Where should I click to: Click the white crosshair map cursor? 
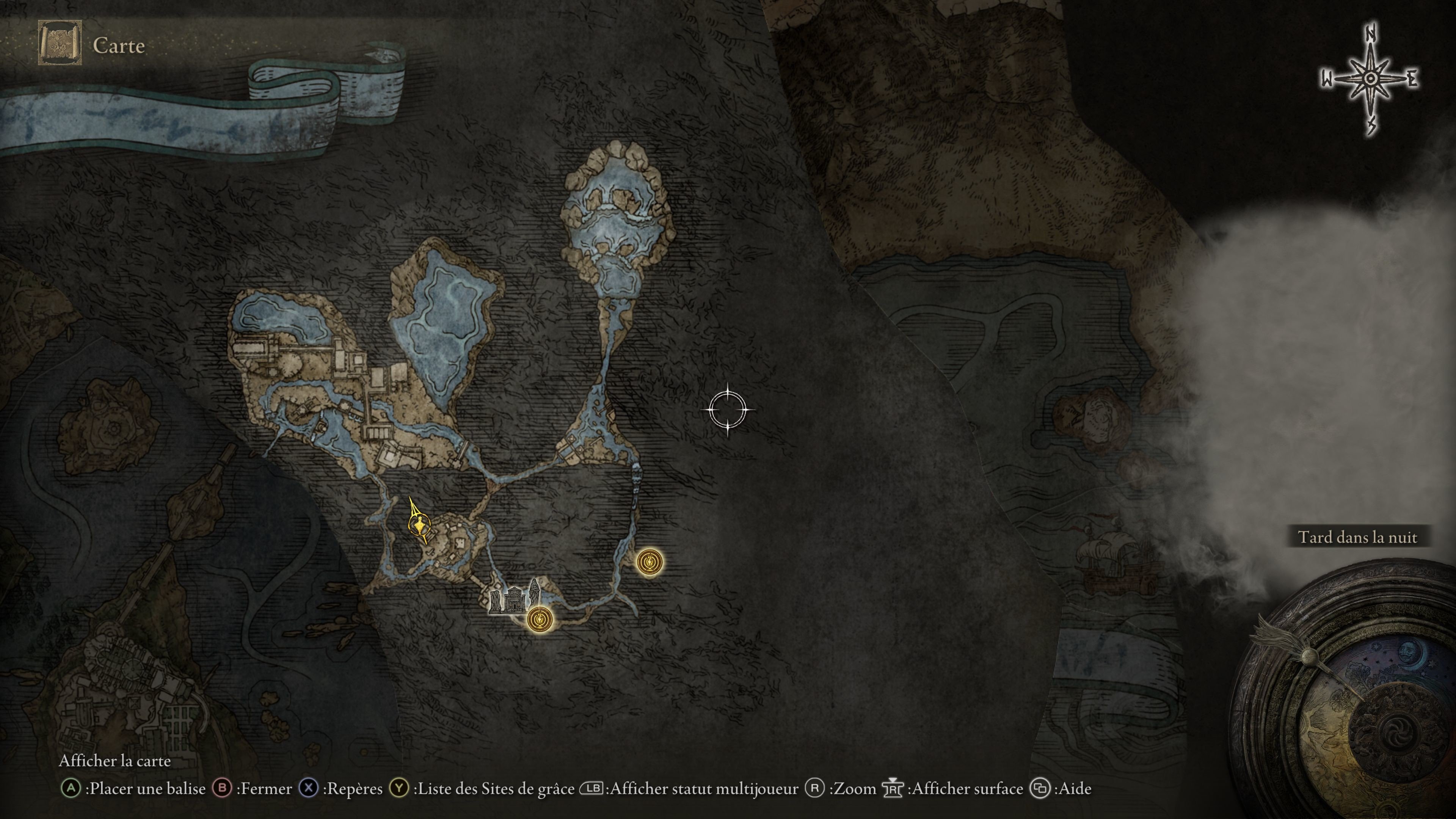[728, 409]
